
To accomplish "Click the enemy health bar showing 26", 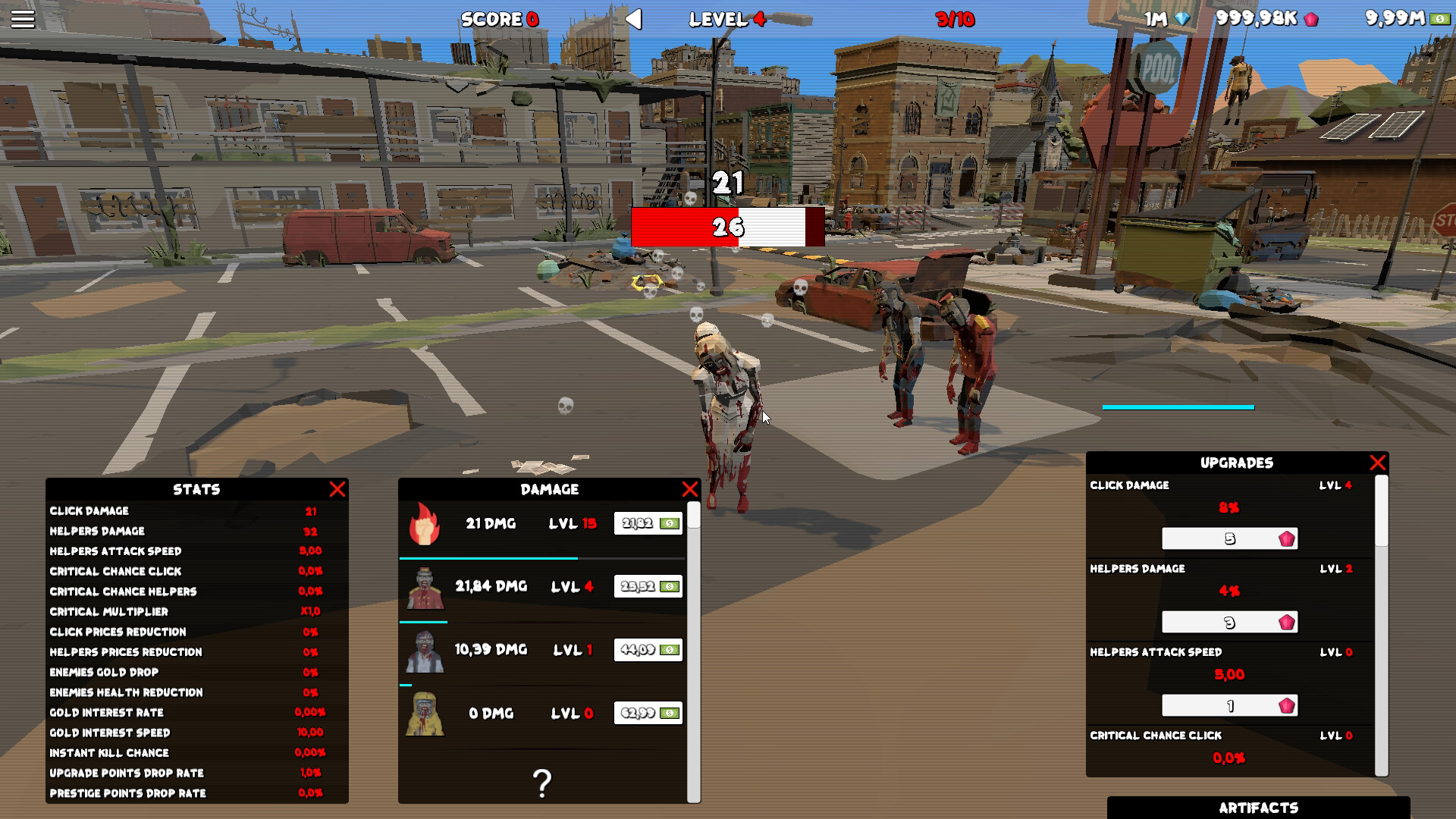I will click(x=726, y=227).
